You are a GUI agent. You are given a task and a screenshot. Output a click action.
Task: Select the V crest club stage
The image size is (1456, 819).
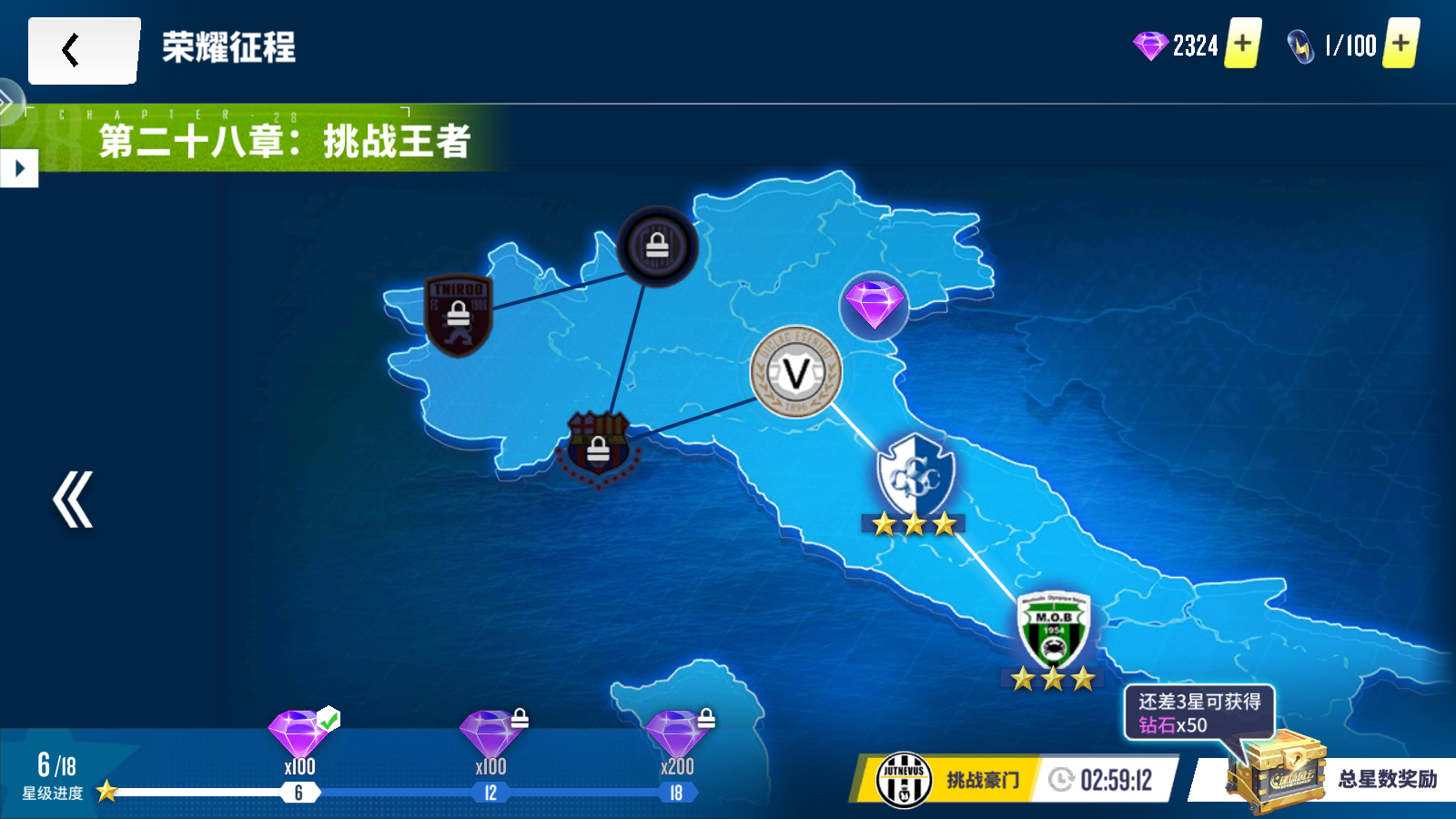point(796,372)
